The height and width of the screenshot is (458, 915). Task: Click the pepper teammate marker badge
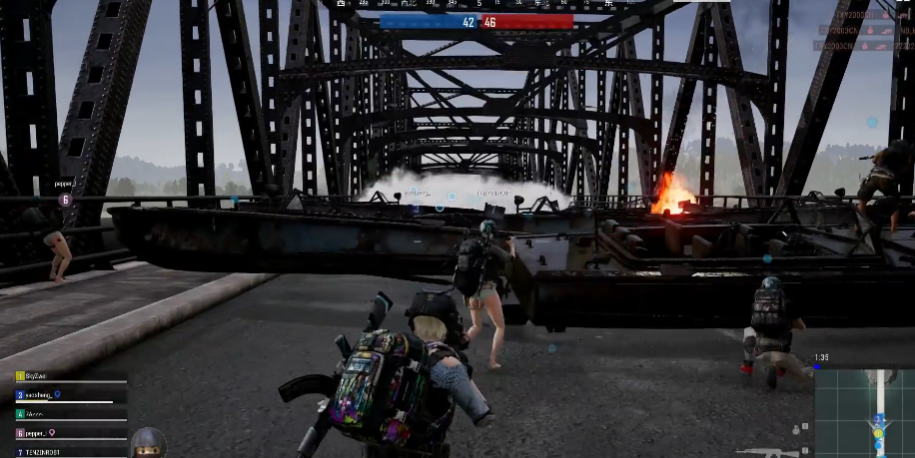(65, 200)
